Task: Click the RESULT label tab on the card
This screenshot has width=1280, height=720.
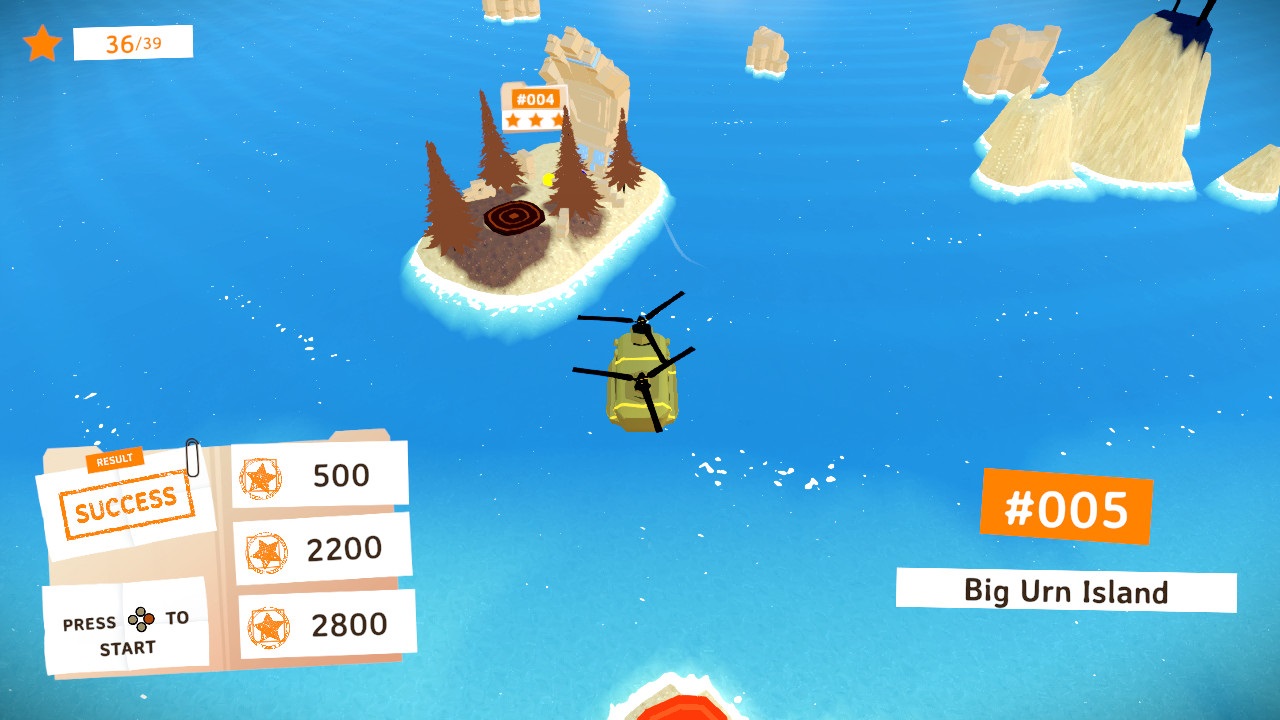Action: [x=115, y=459]
